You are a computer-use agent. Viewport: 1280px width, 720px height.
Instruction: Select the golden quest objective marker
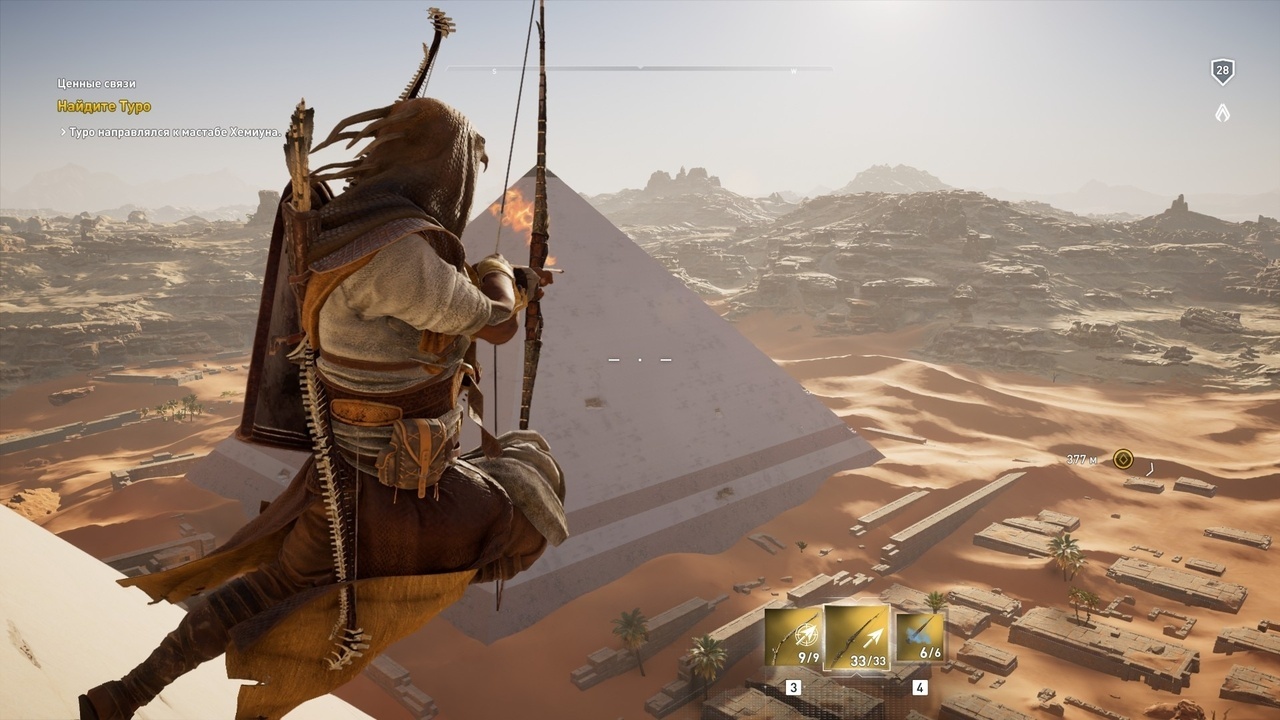[x=1123, y=459]
